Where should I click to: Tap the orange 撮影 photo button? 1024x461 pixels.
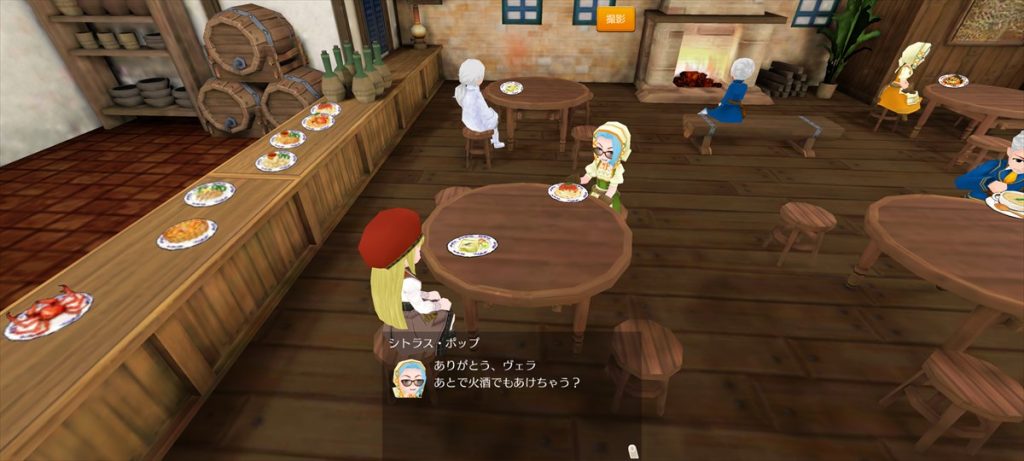pos(616,19)
